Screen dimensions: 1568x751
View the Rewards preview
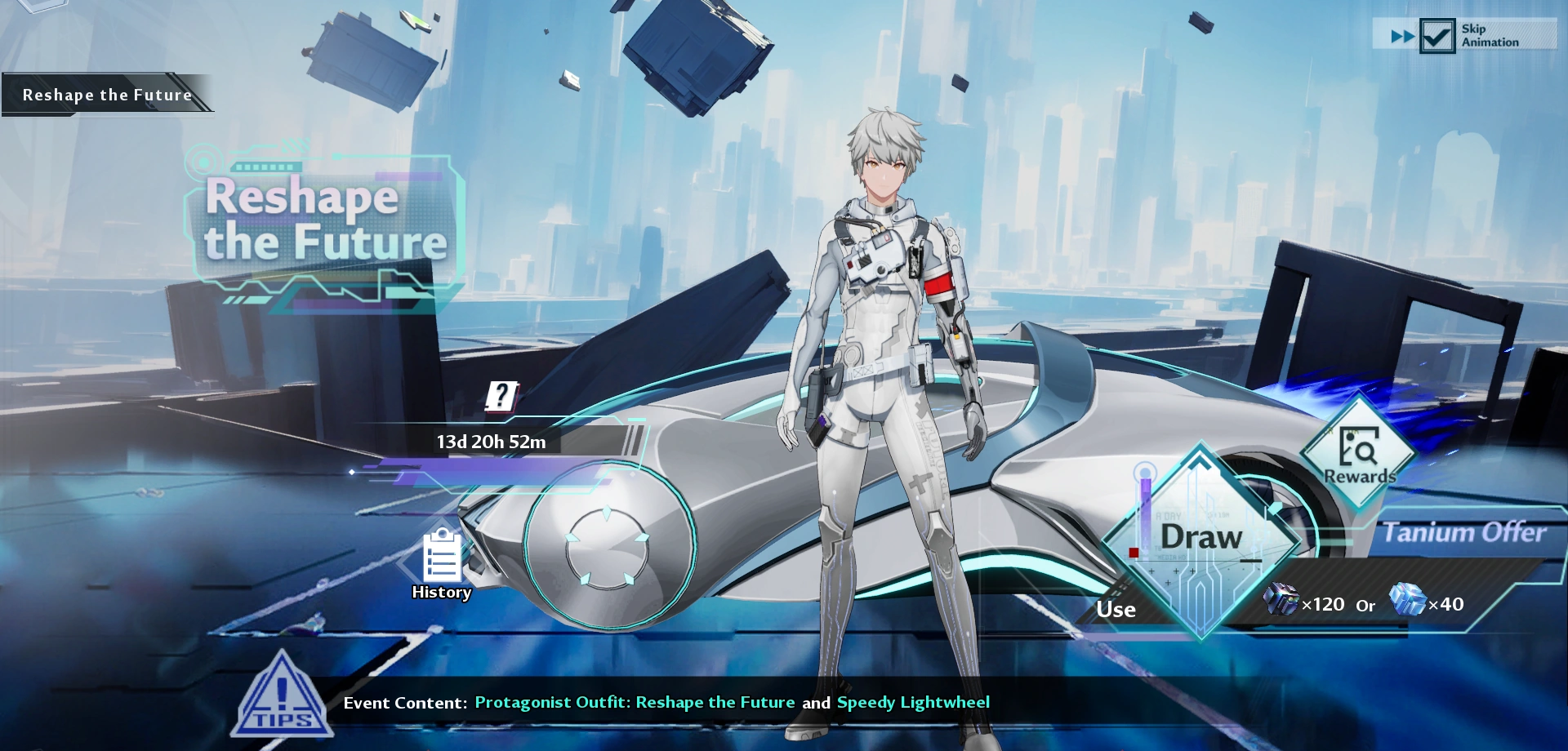(1359, 453)
